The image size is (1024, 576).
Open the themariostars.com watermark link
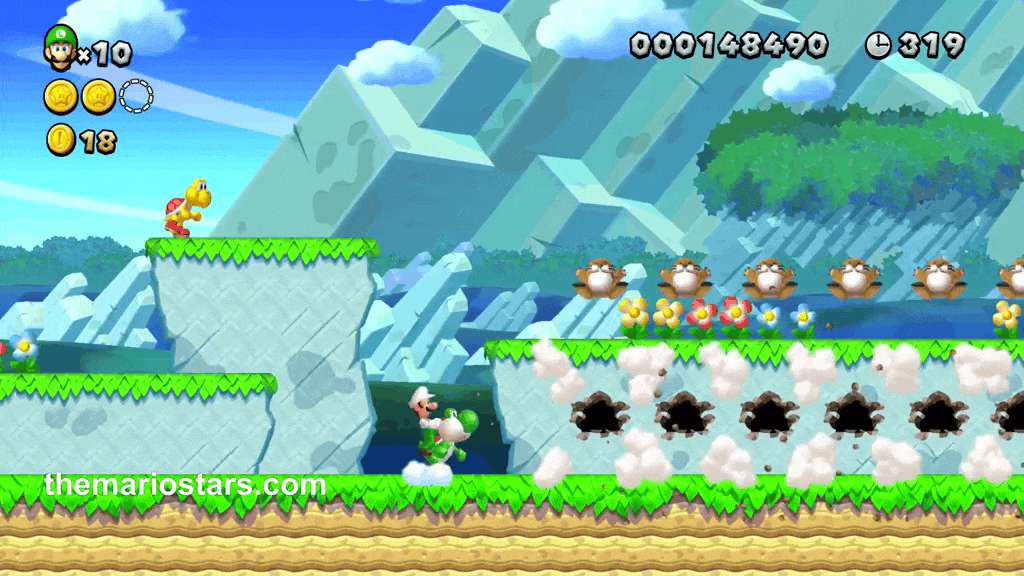pos(185,486)
